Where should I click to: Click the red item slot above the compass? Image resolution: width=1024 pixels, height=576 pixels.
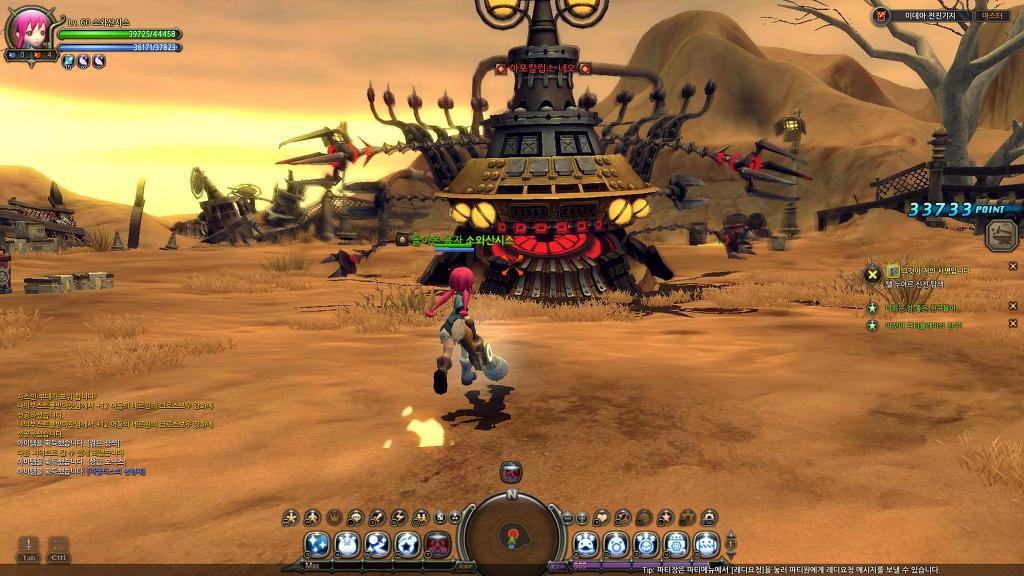click(511, 473)
